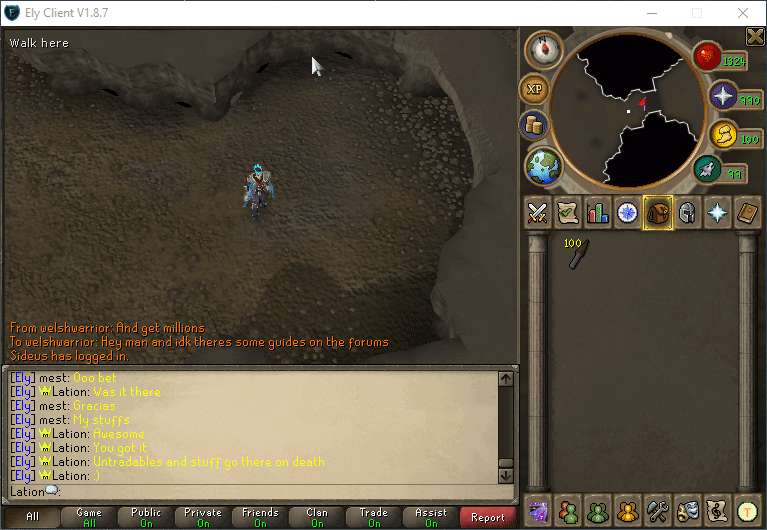Screen dimensions: 767x530
Task: Switch to the quest list tab
Action: tap(568, 212)
